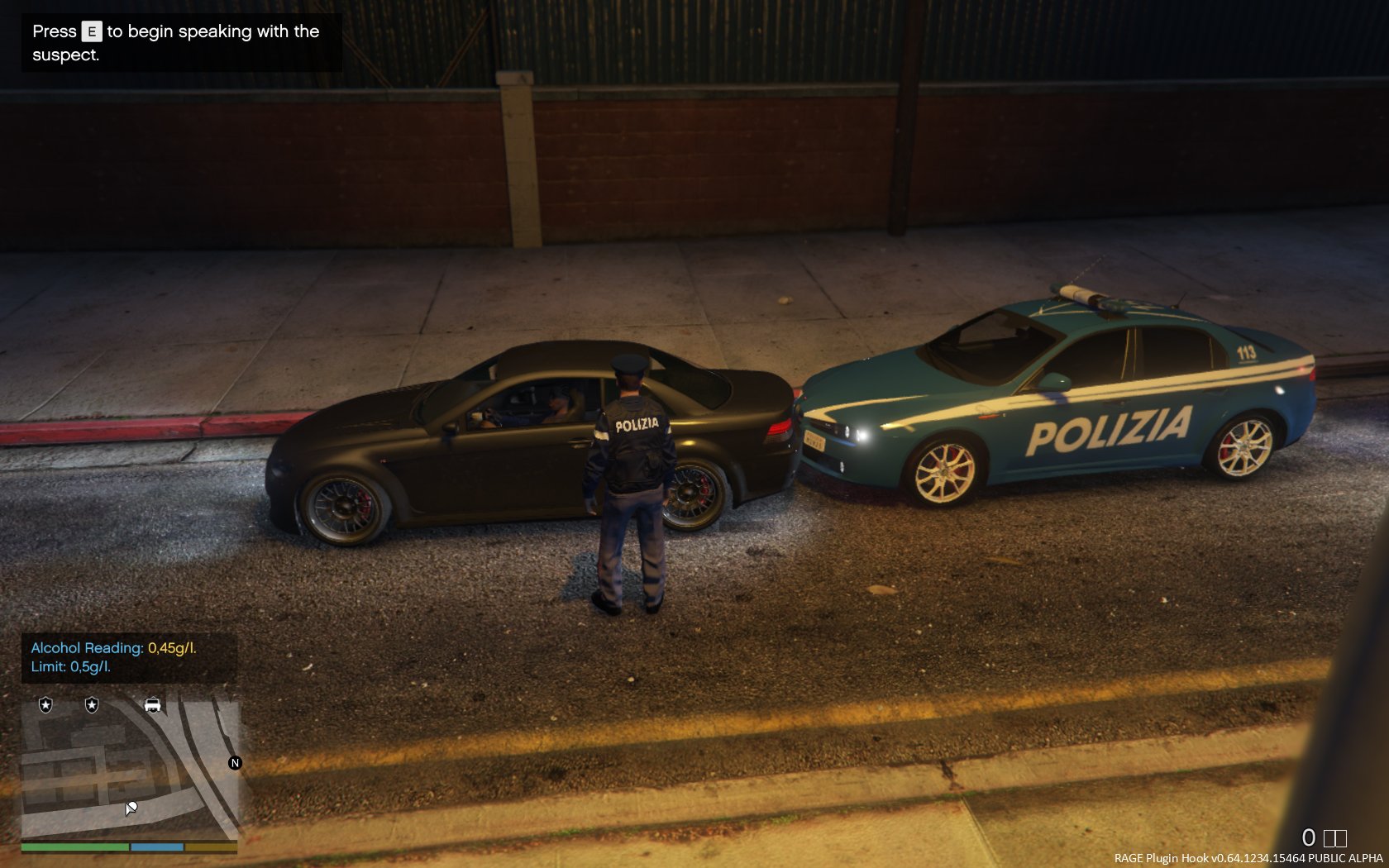Select the white car blip on minimap

point(153,705)
